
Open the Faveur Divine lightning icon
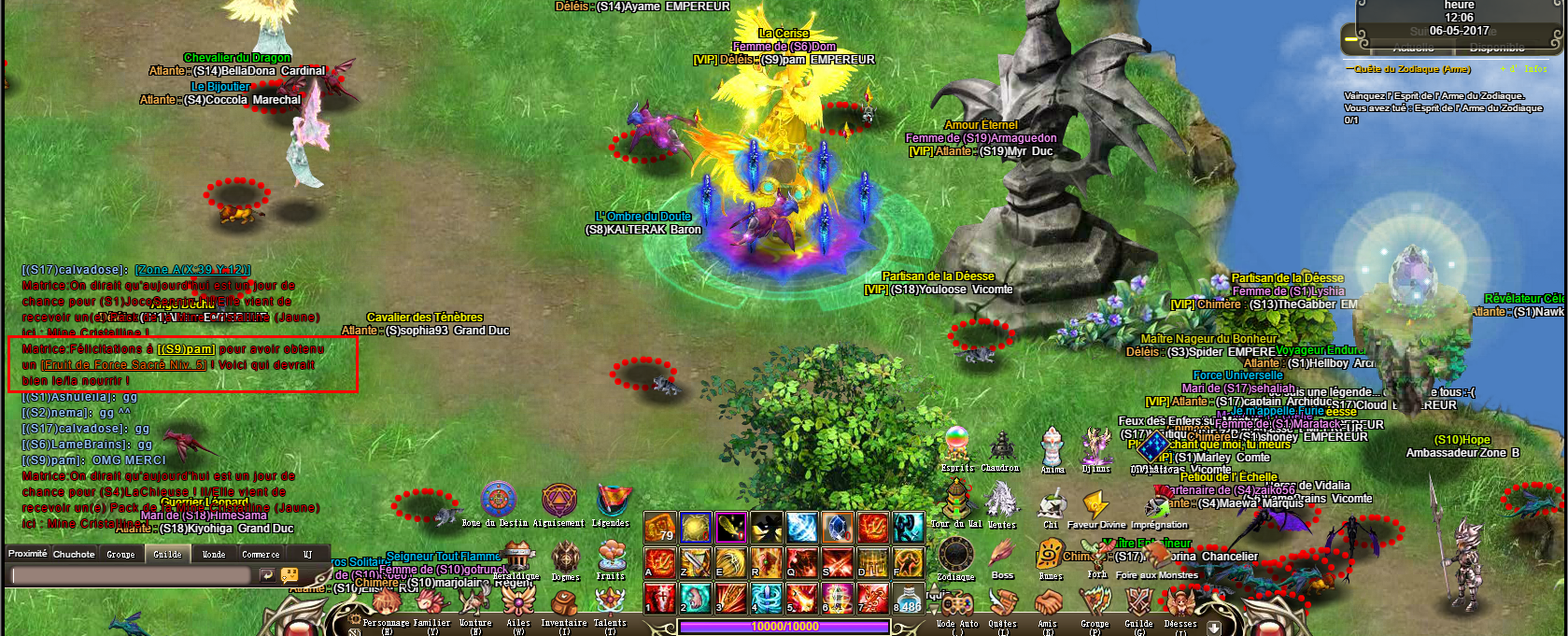(x=1095, y=505)
